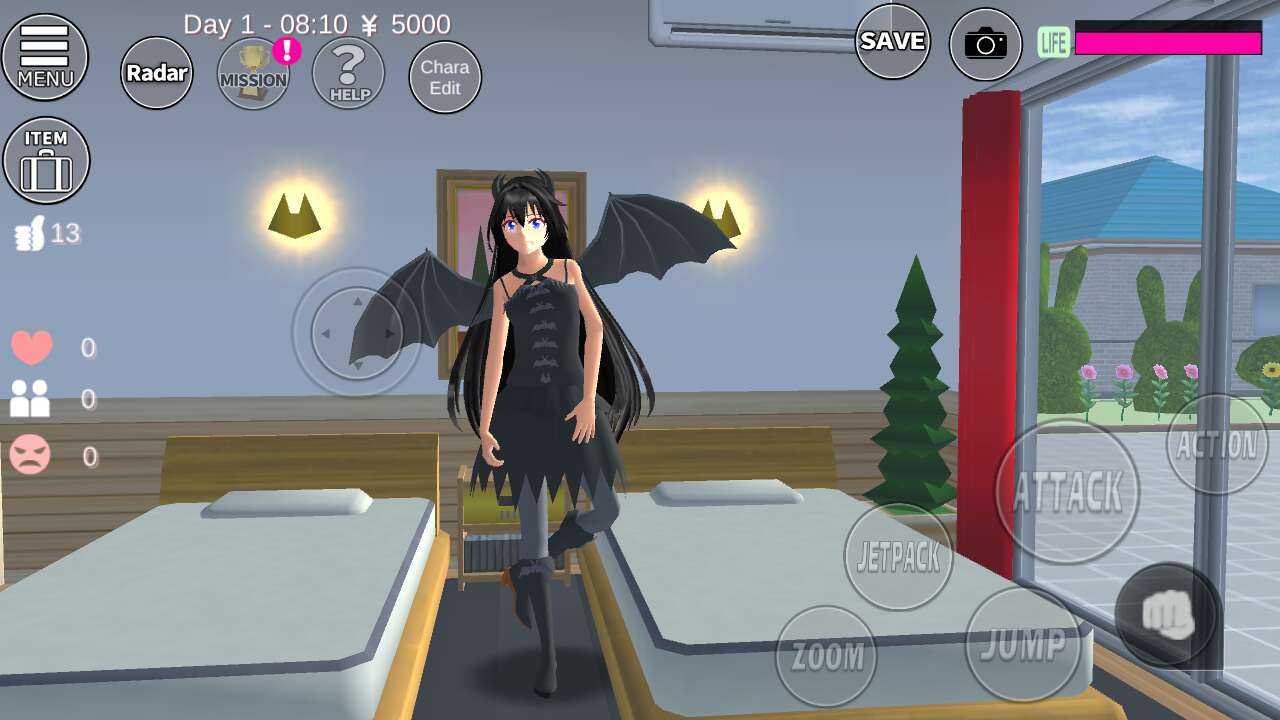Tap the JUMP button
Image resolution: width=1280 pixels, height=720 pixels.
coord(1022,644)
